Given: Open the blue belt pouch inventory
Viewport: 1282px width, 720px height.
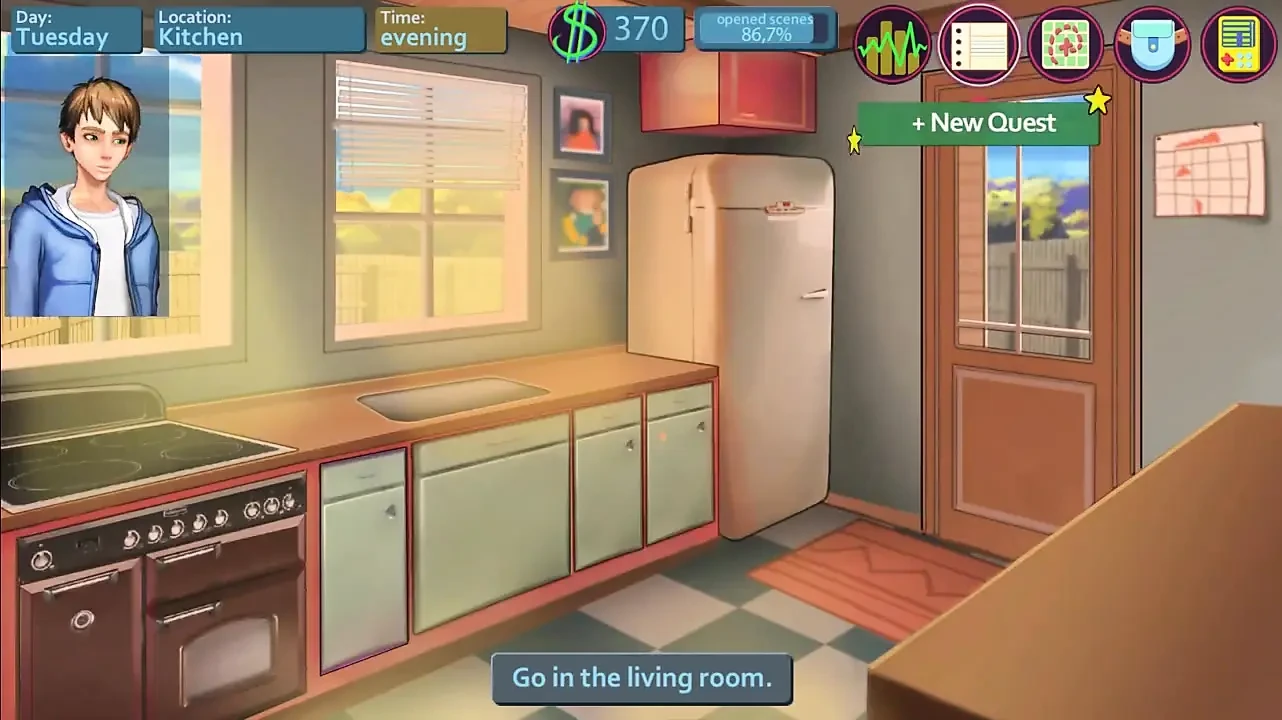Looking at the screenshot, I should (x=1152, y=45).
